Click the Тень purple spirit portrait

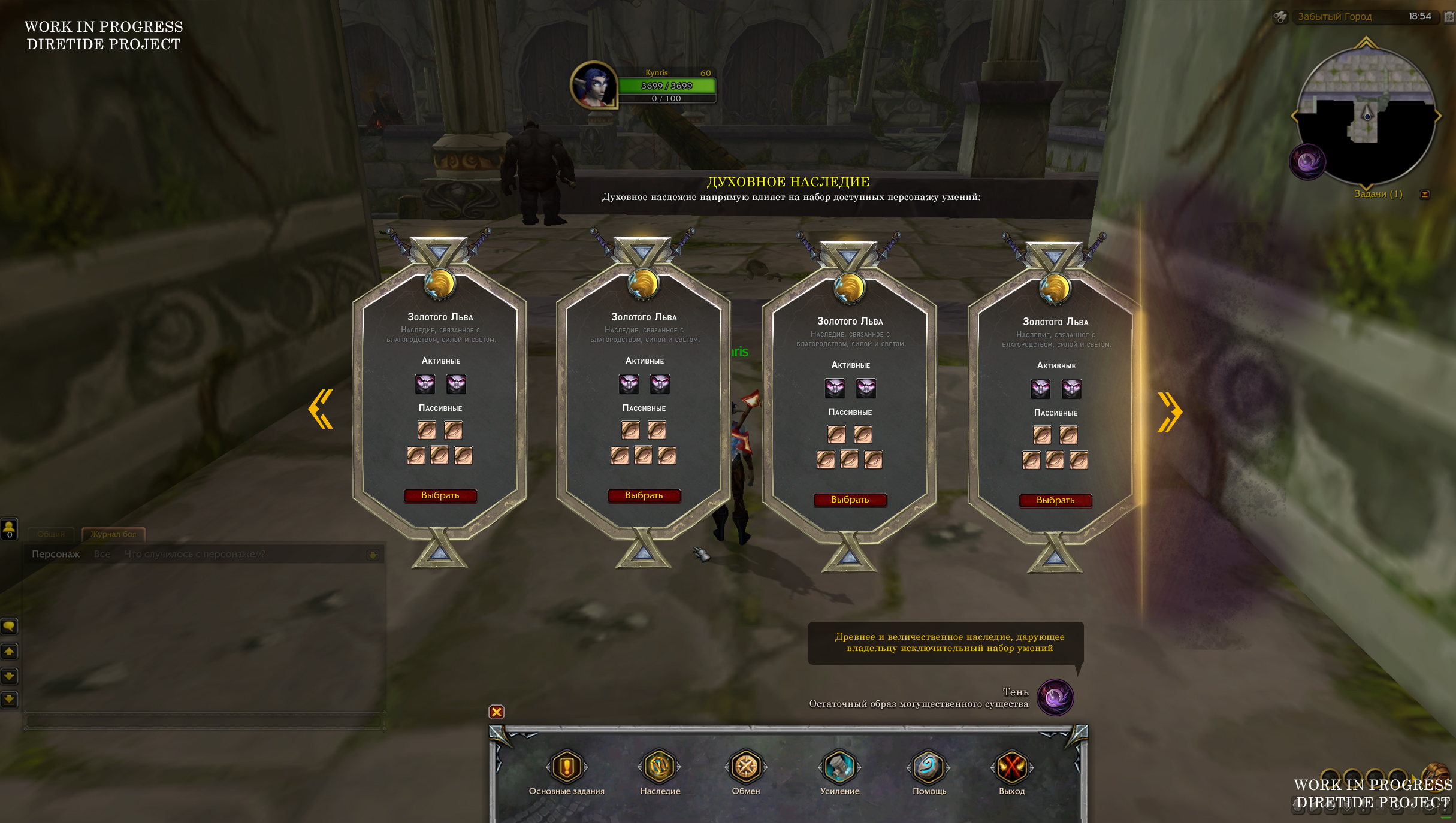(1055, 697)
